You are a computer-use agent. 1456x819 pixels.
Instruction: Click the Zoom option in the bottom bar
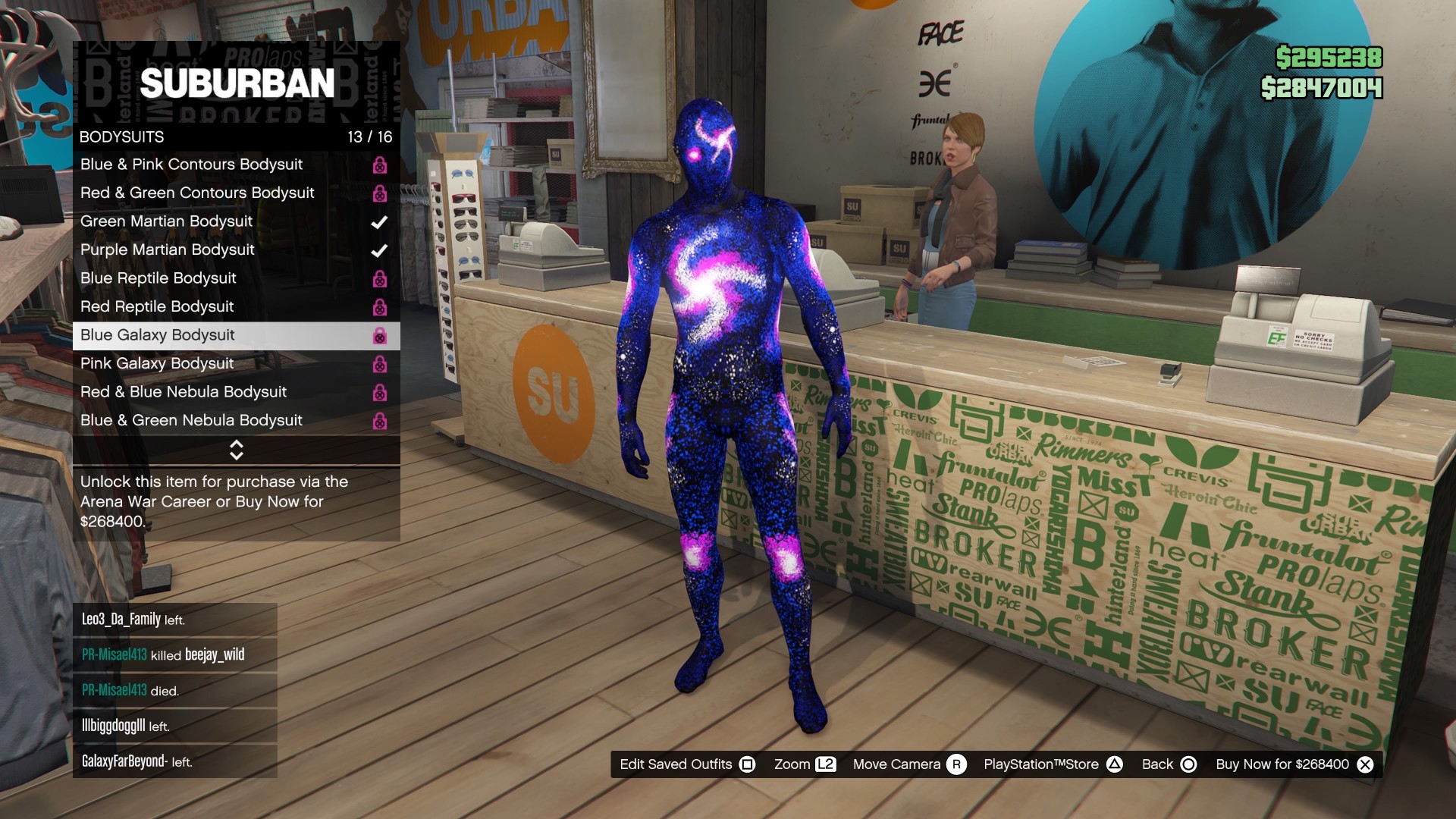pos(805,764)
